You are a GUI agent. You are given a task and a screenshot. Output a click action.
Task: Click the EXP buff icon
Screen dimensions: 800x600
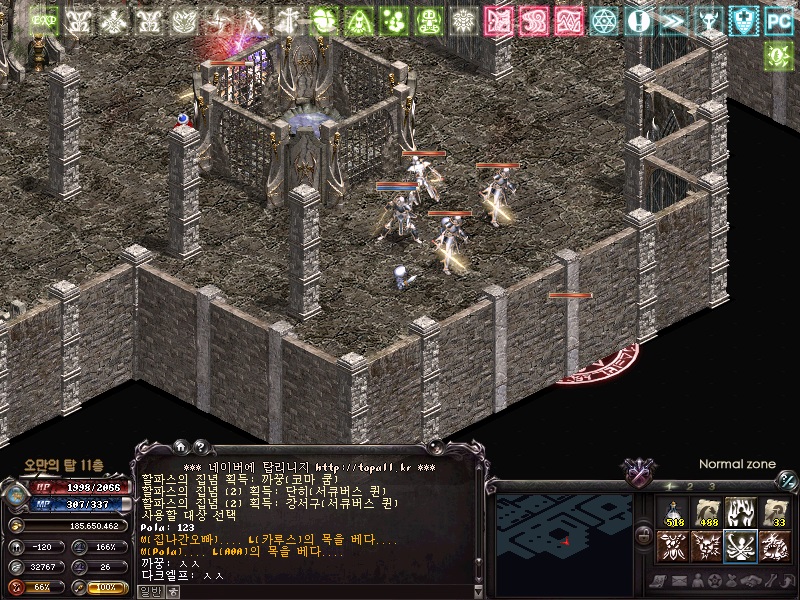pyautogui.click(x=43, y=20)
